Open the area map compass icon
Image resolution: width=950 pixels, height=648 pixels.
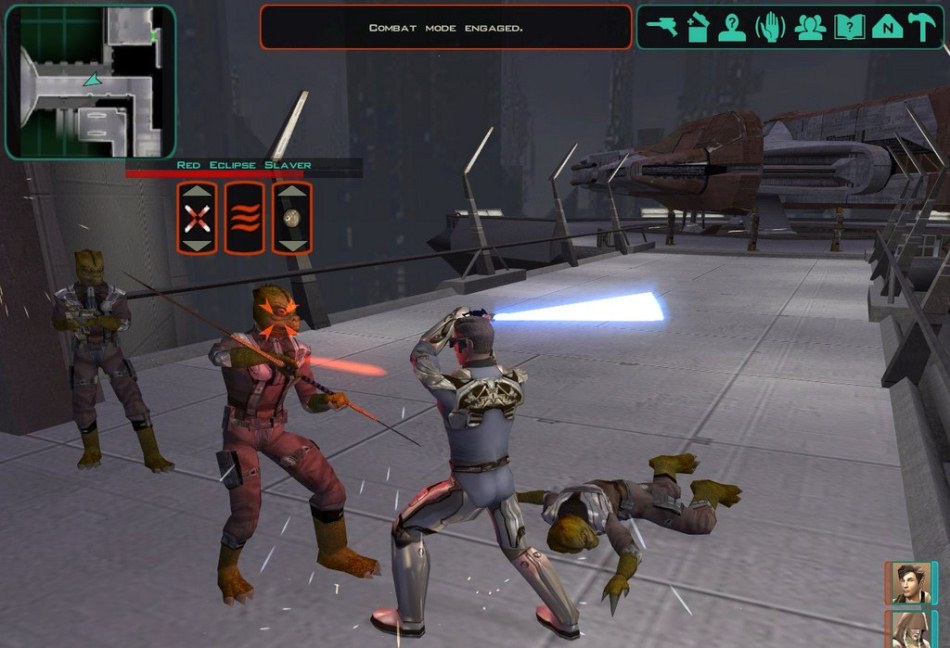click(887, 27)
